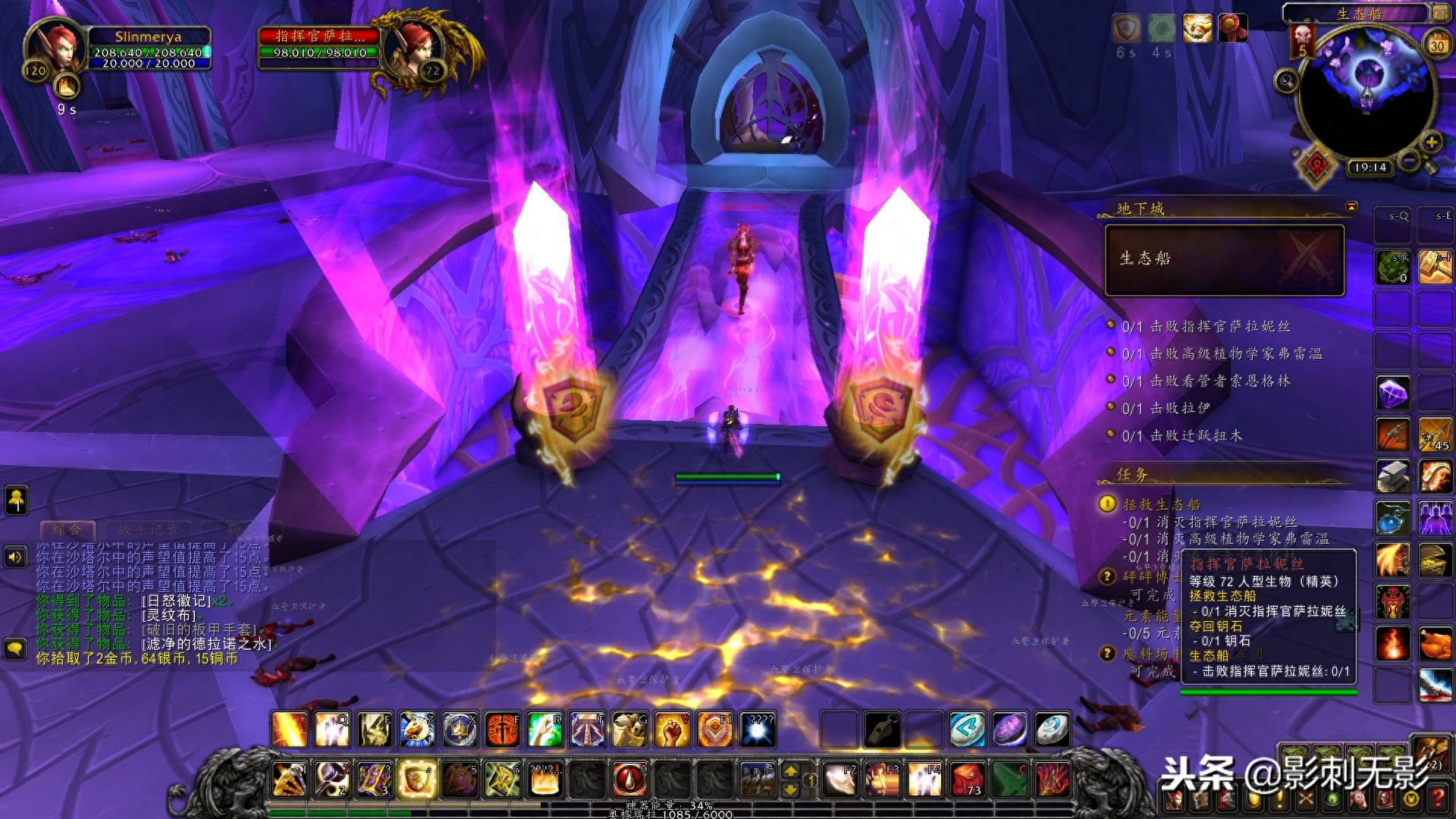Select the 生态船 dungeon tracker block
The height and width of the screenshot is (819, 1456).
(1224, 259)
